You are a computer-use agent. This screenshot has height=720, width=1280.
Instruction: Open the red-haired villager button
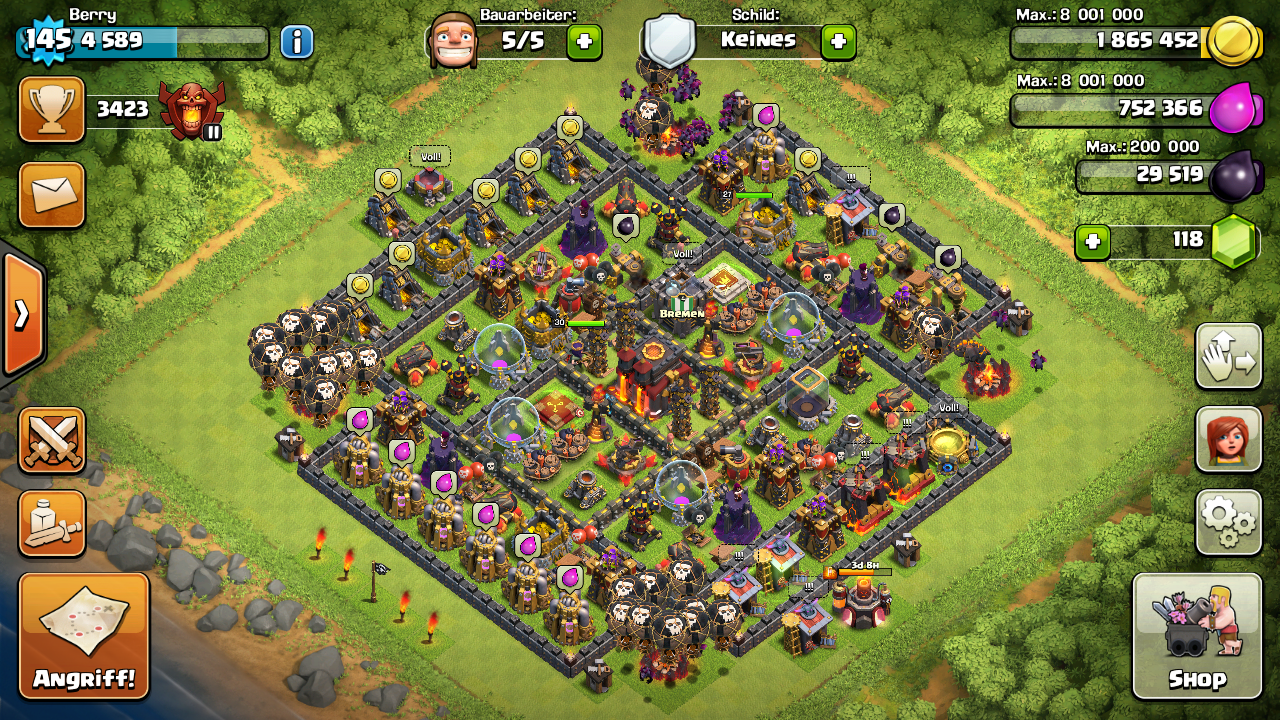1228,439
